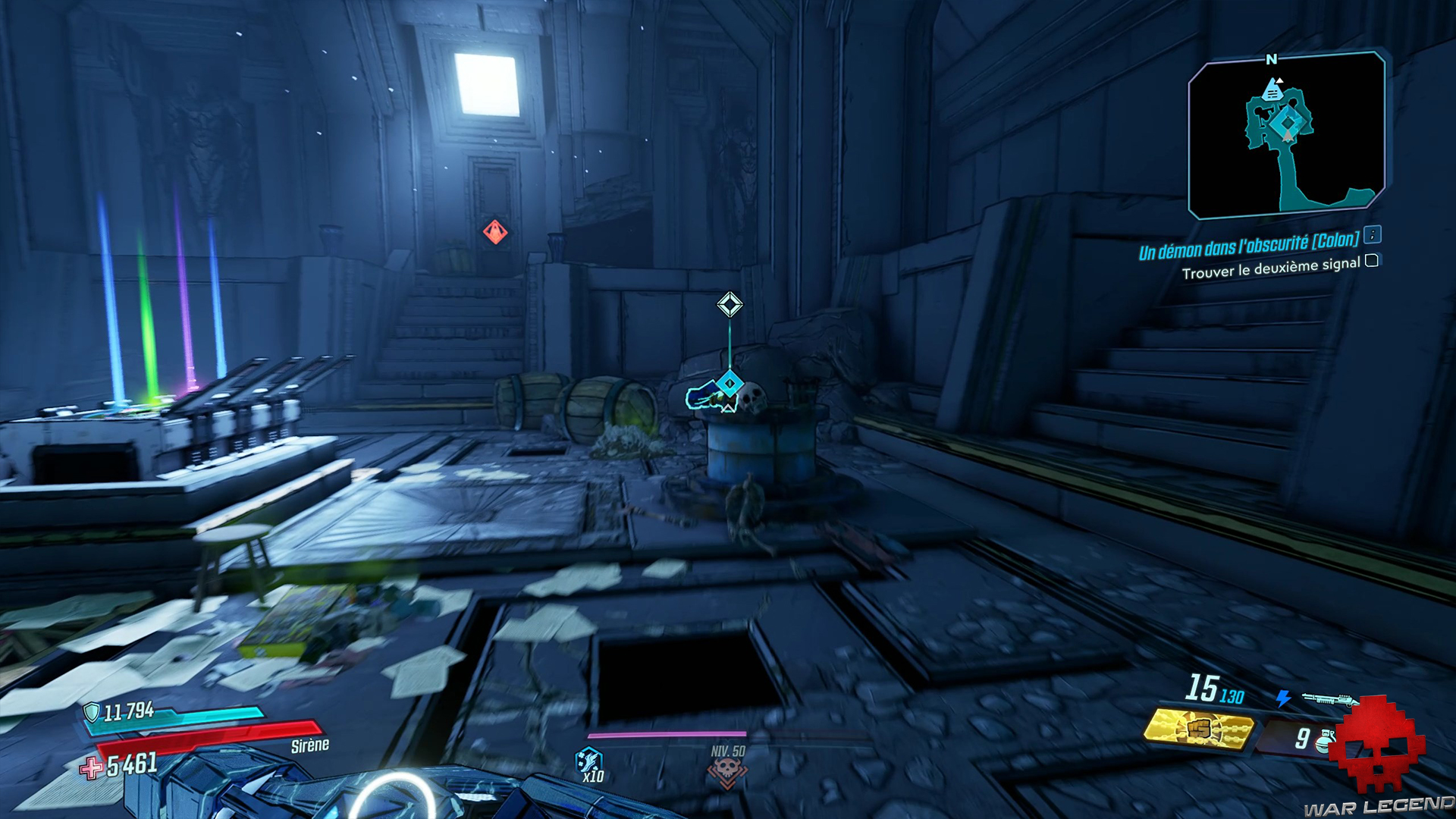This screenshot has width=1456, height=819.
Task: Click the minimap in the corner
Action: pyautogui.click(x=1286, y=135)
